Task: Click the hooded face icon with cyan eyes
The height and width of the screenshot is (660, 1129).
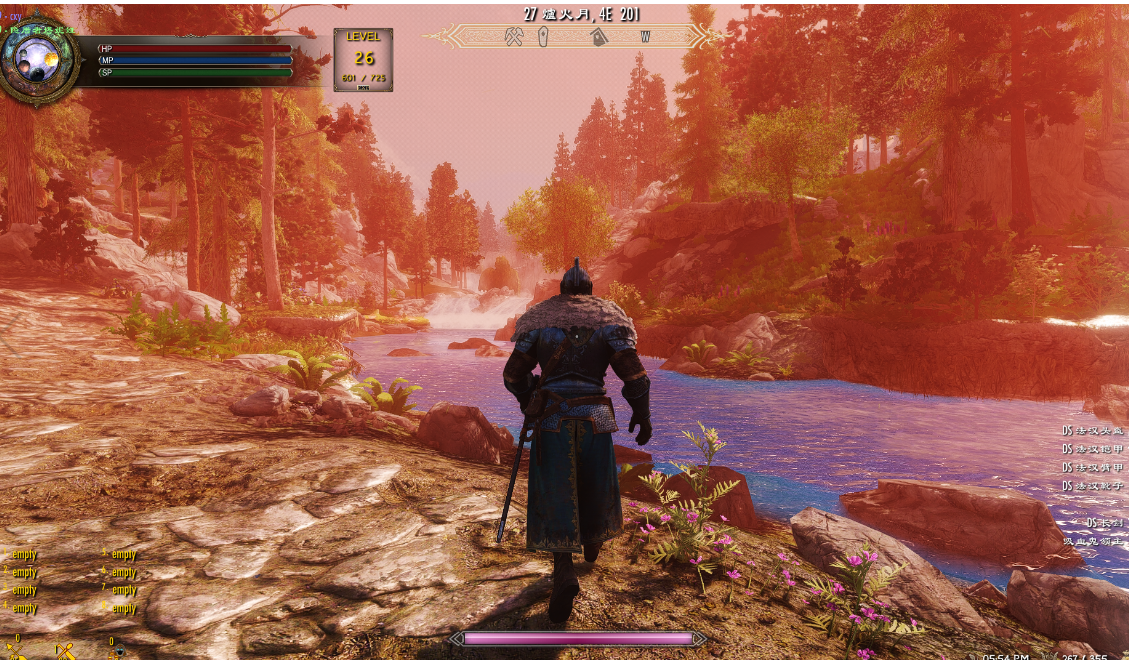Action: [x=118, y=652]
